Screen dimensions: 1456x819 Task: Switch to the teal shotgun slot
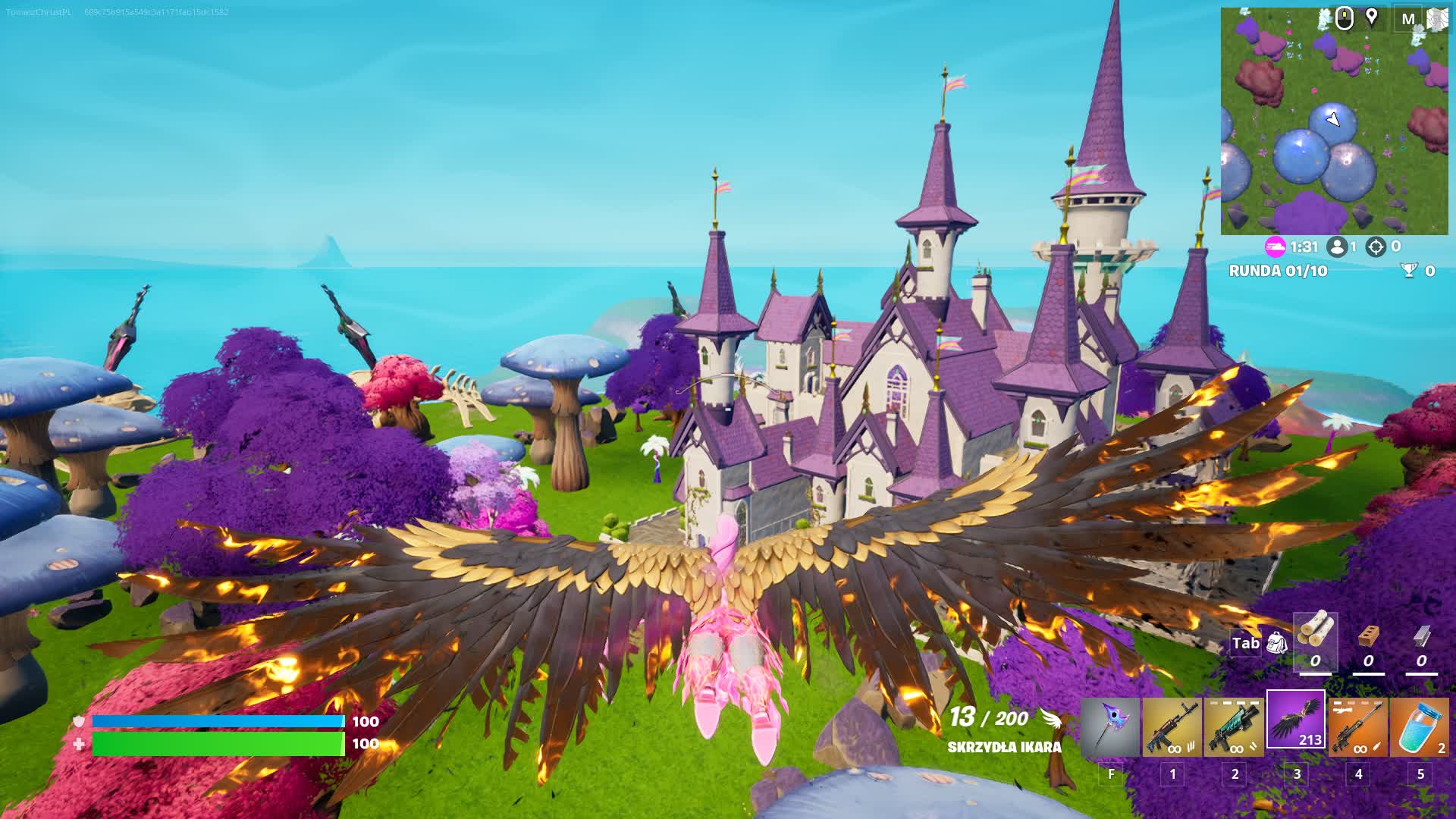point(1235,727)
